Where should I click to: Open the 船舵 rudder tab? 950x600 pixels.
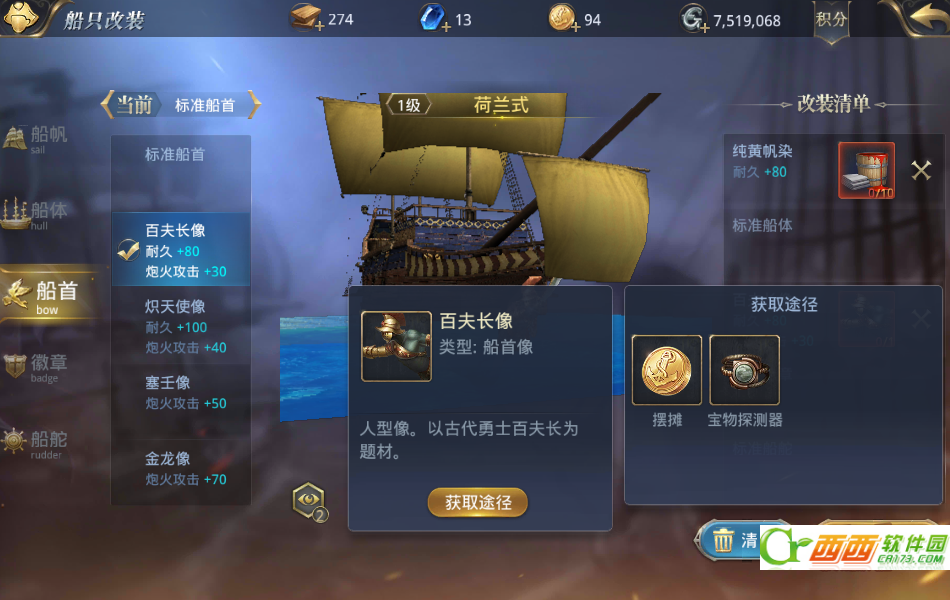(40, 441)
